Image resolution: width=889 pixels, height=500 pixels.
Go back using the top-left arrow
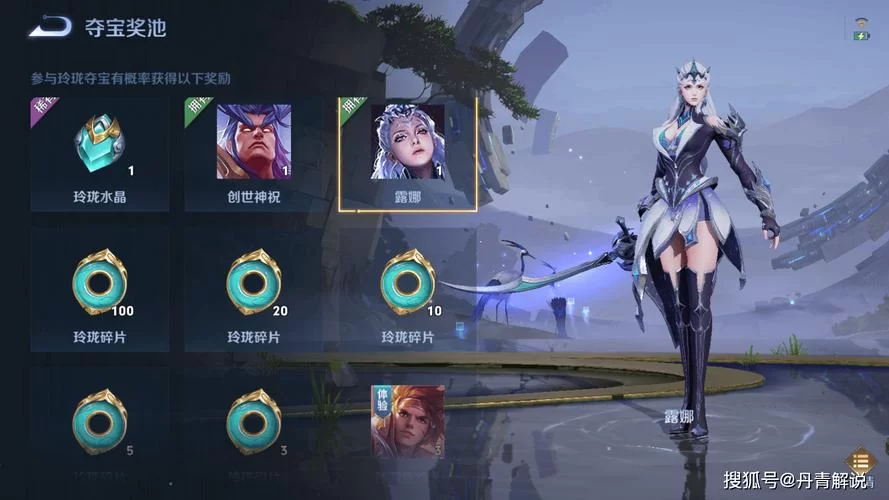coord(50,27)
